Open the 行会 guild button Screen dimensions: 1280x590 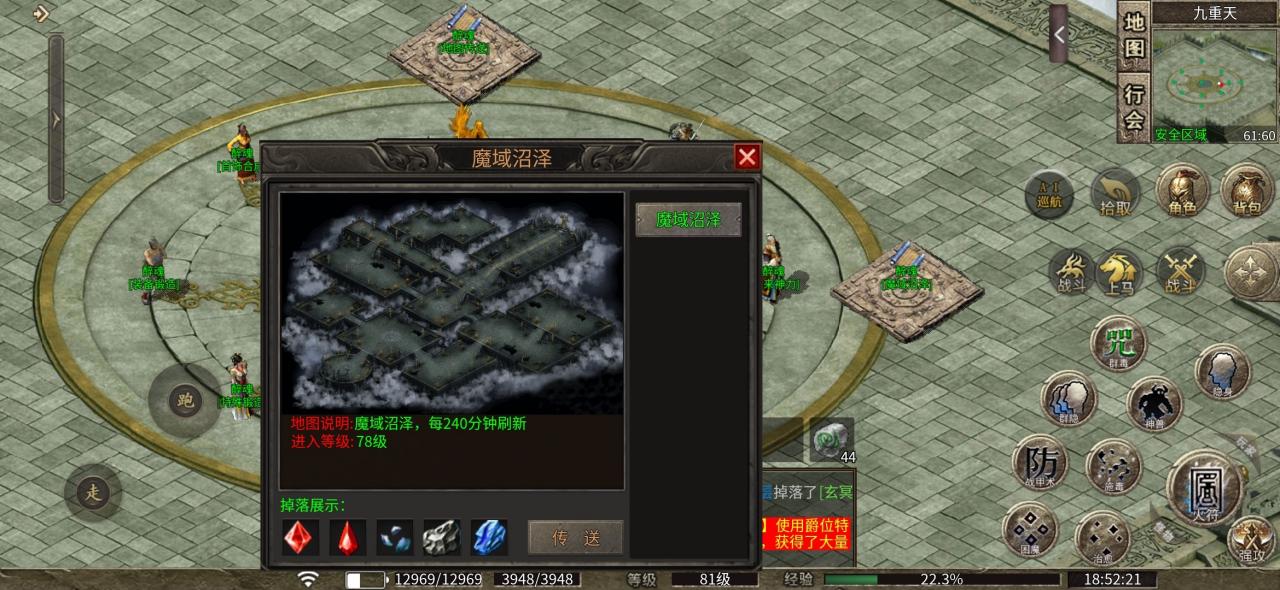(1133, 107)
